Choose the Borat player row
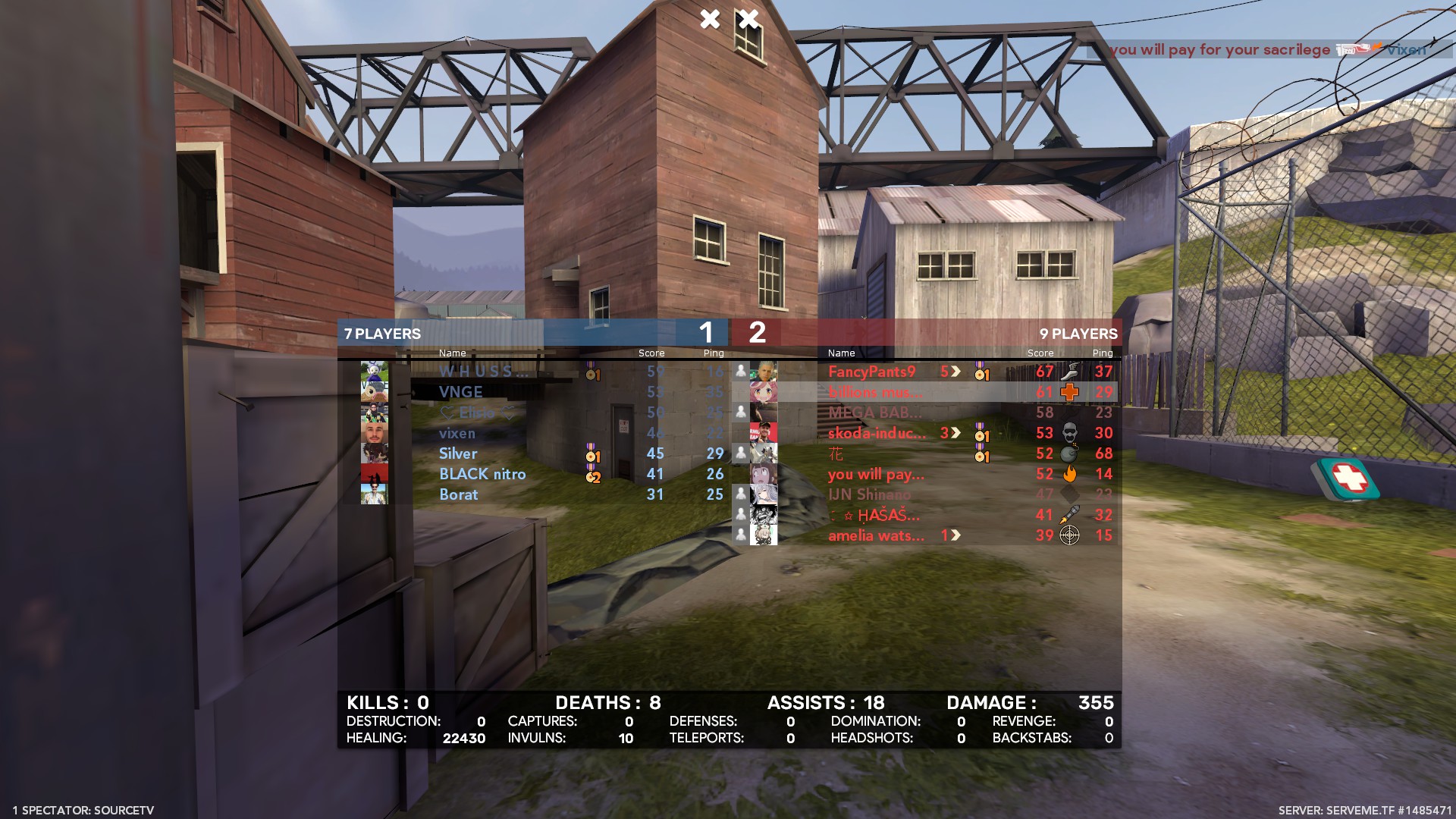1456x819 pixels. (x=459, y=494)
